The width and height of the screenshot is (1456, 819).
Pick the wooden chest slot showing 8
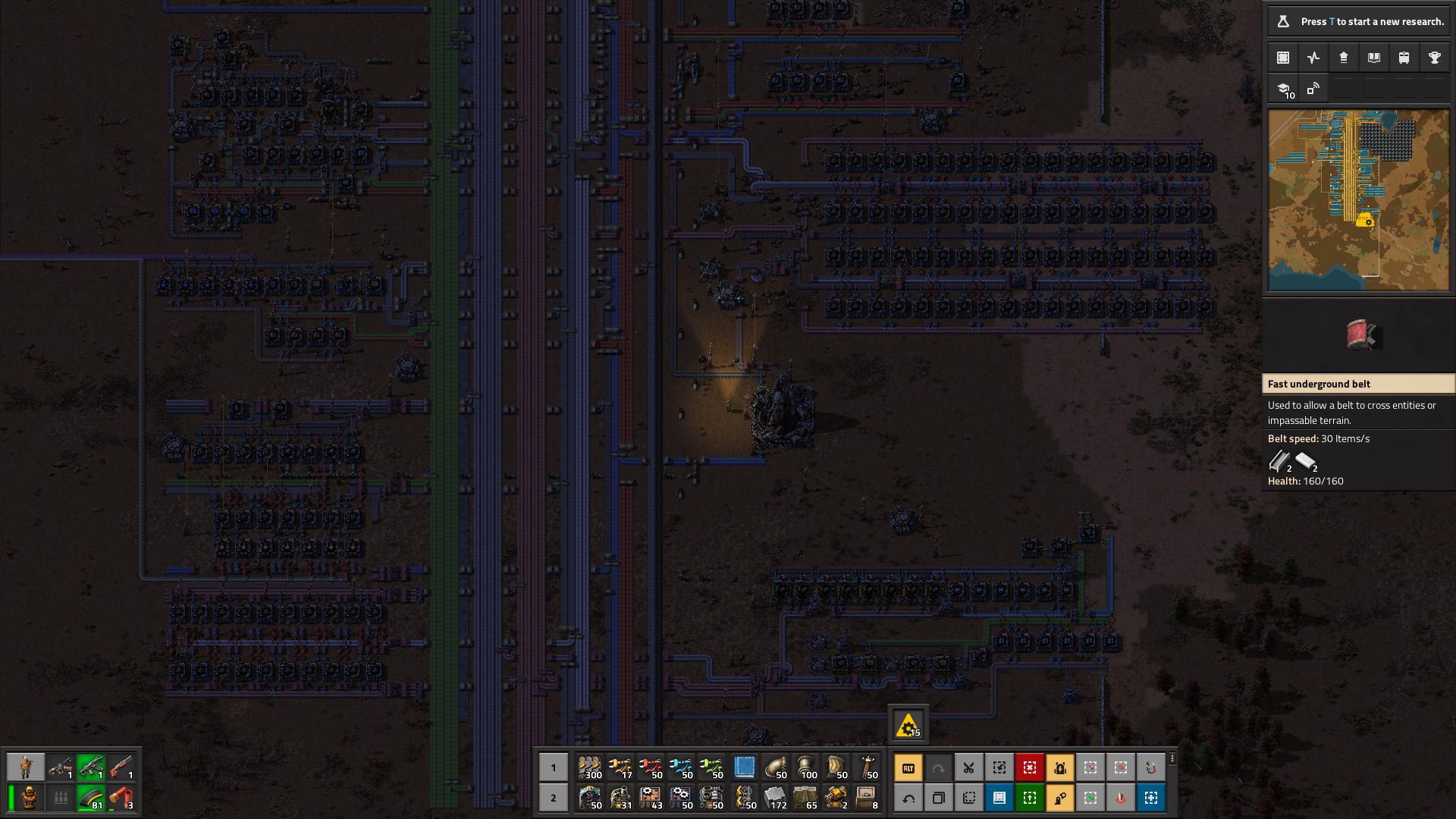point(866,798)
